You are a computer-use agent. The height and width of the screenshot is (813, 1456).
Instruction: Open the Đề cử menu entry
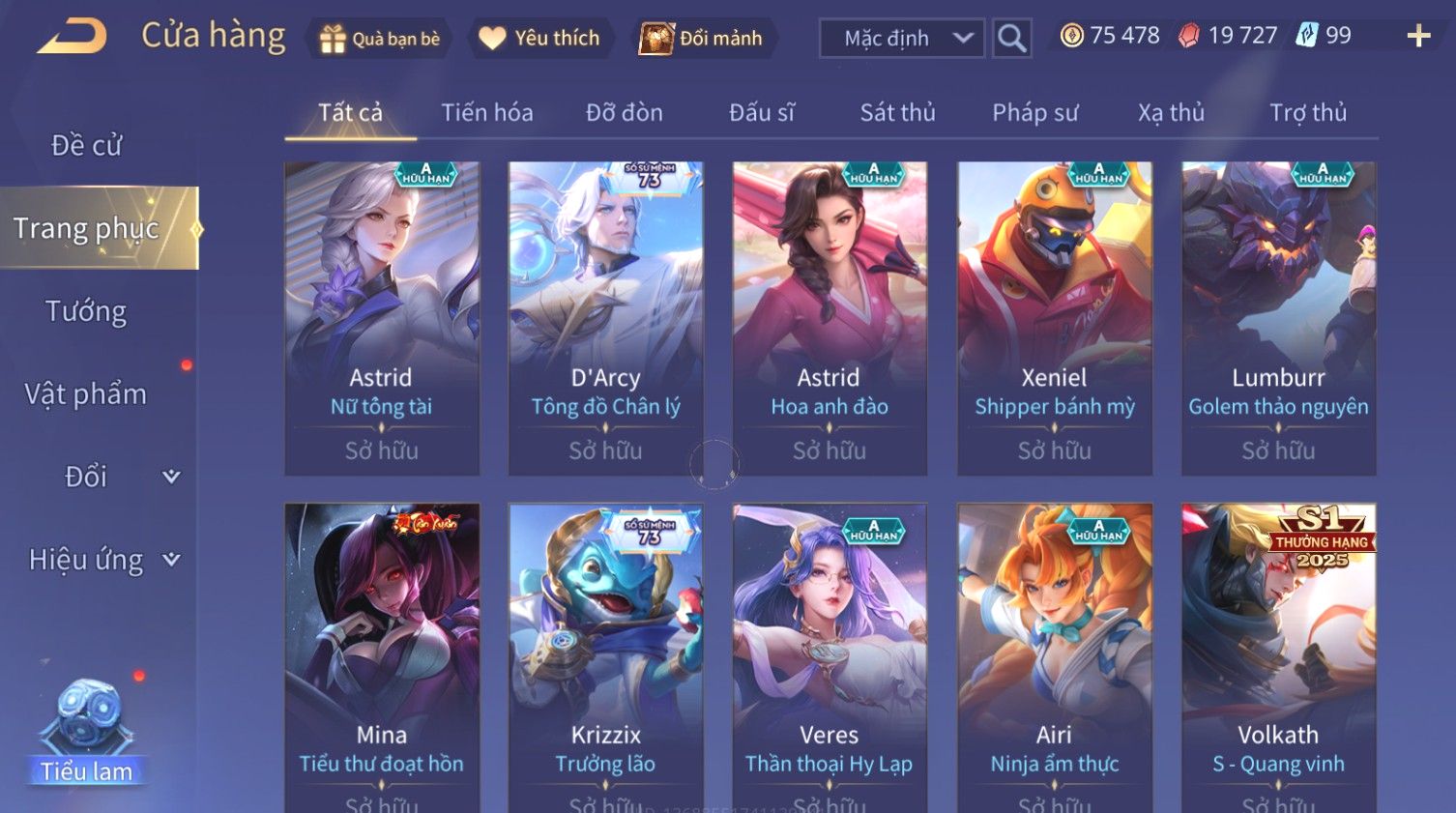point(87,145)
